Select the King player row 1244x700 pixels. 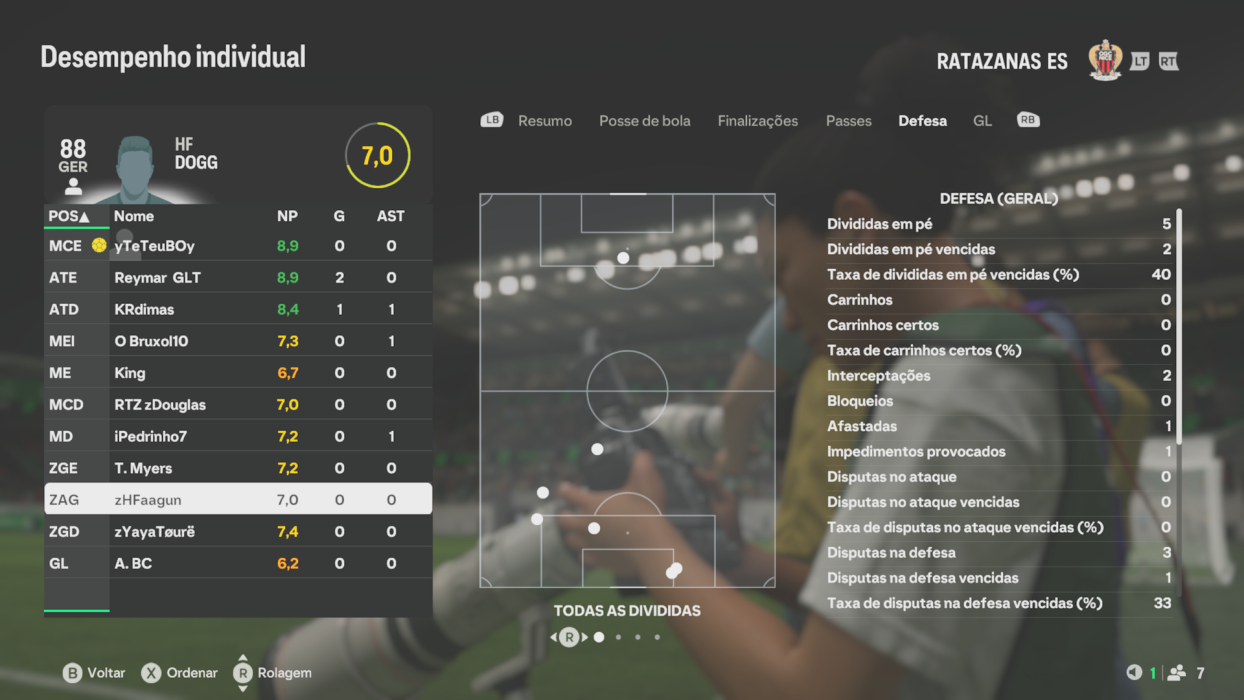(238, 373)
